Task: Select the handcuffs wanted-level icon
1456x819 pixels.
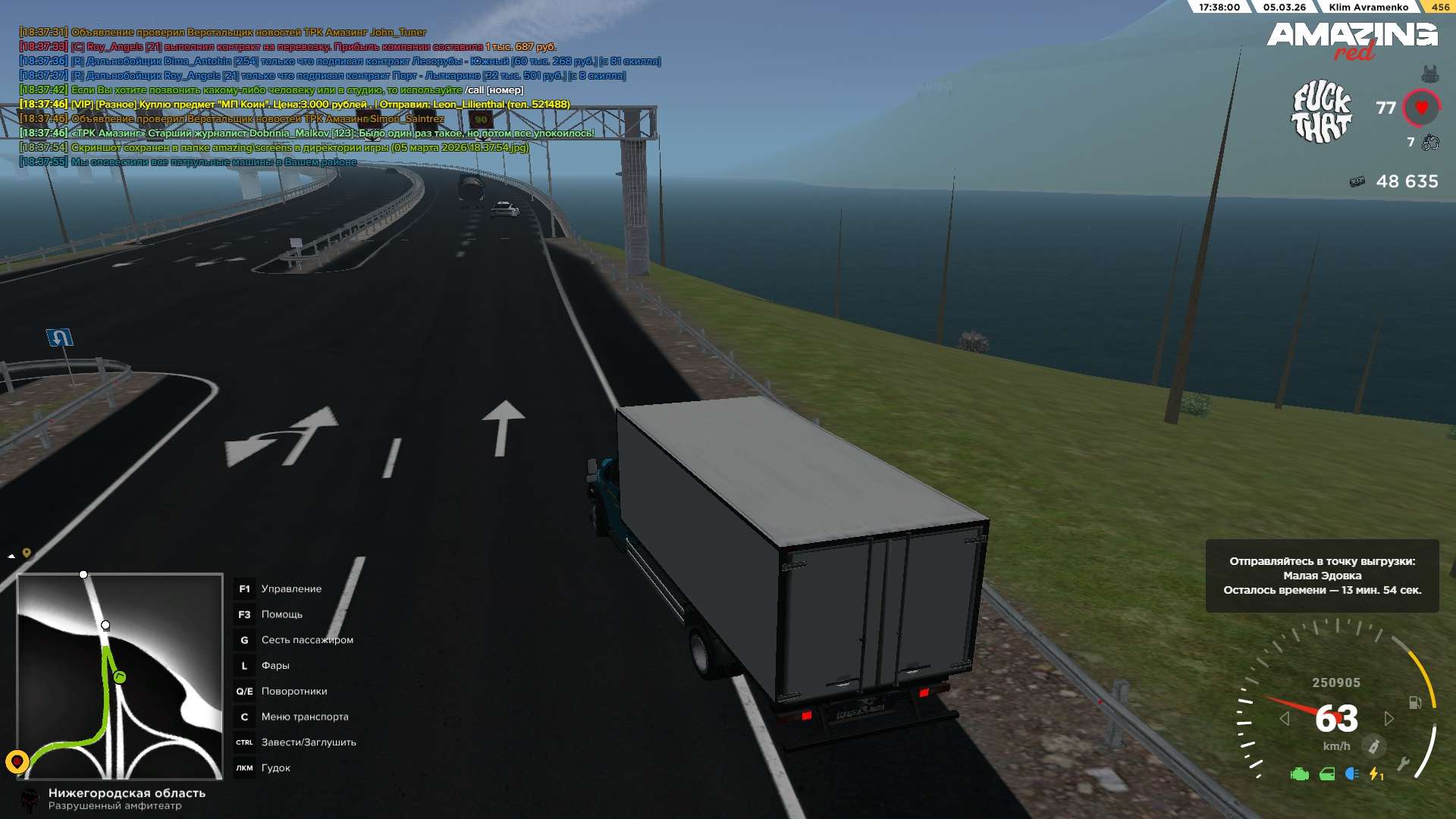Action: click(1430, 143)
